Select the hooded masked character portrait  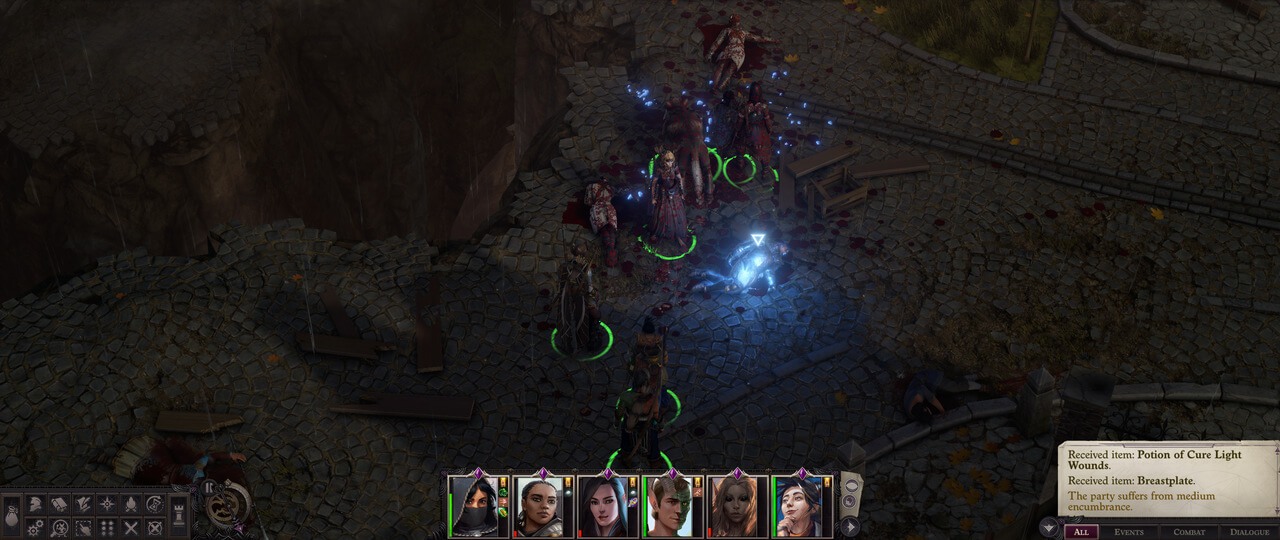[x=475, y=506]
